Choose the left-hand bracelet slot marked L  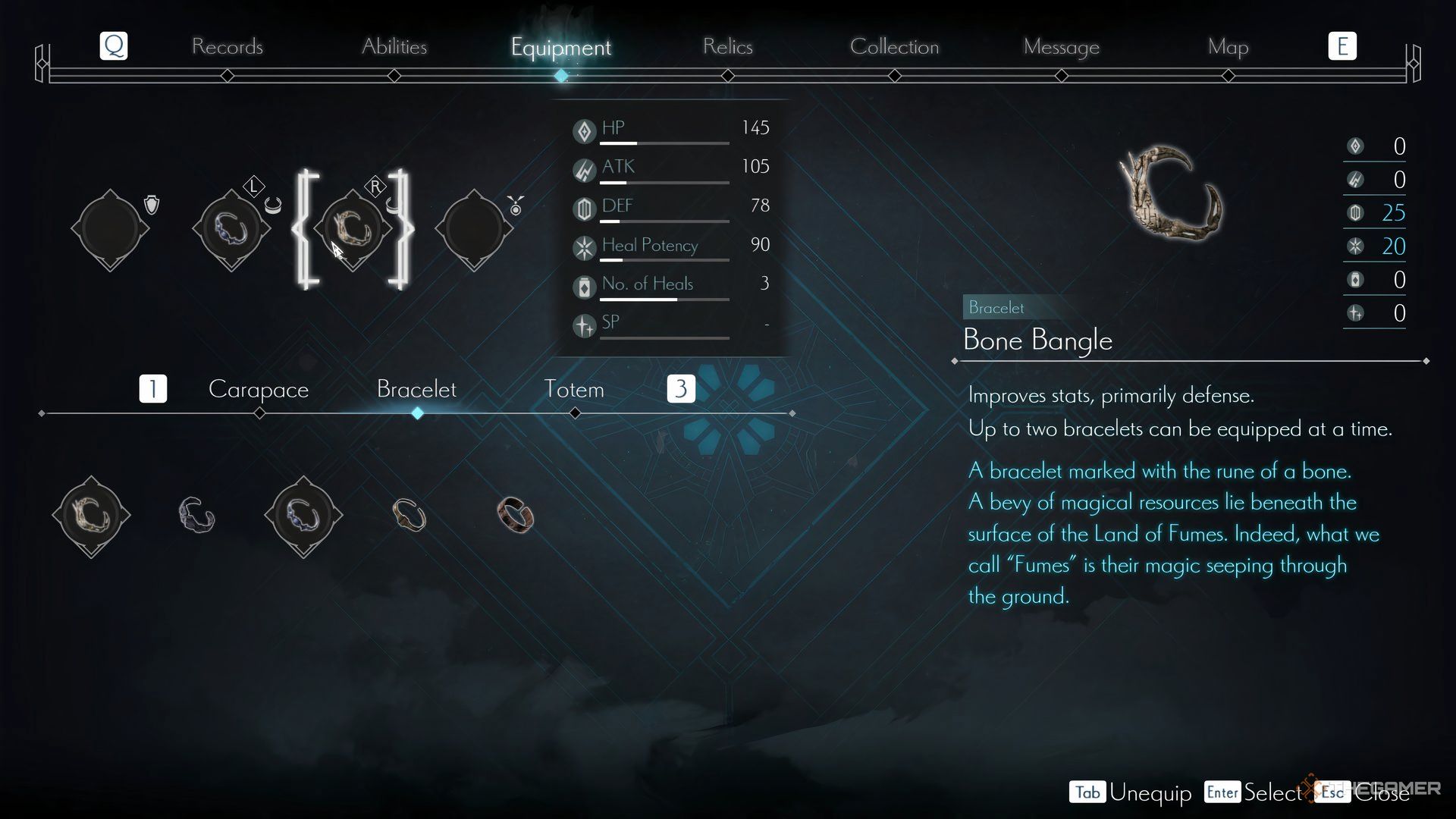pos(231,228)
